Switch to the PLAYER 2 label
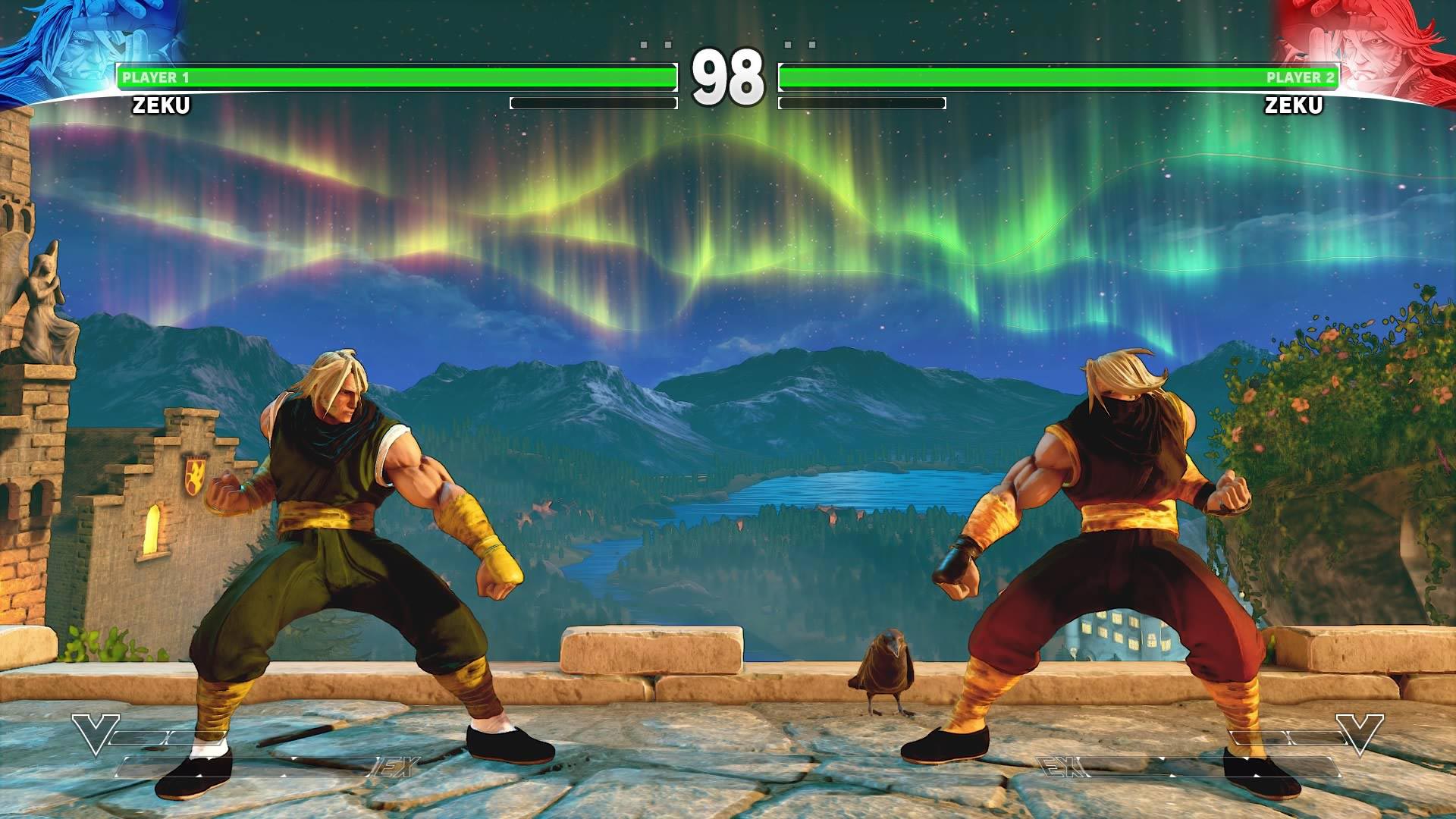 (x=1297, y=77)
